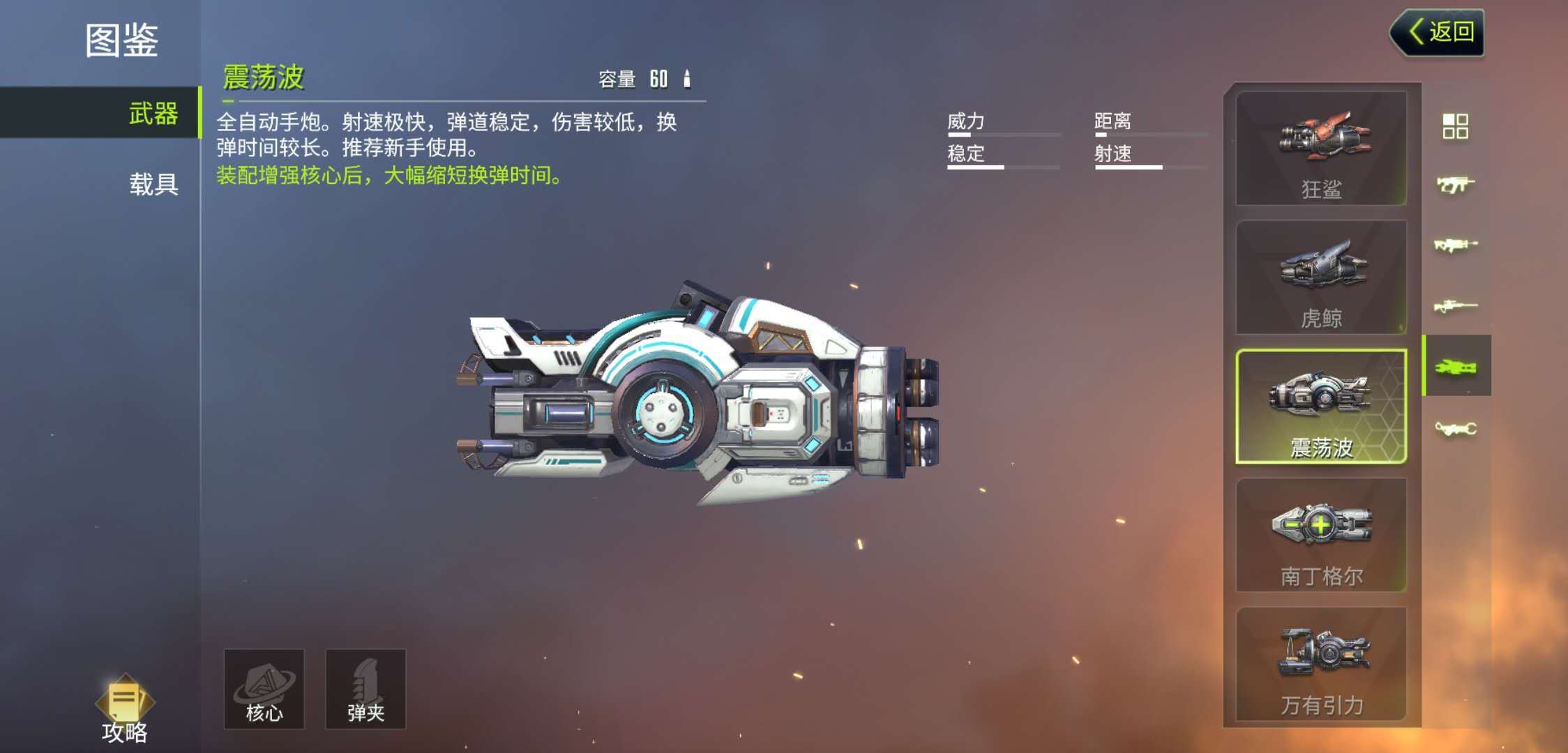1568x753 pixels.
Task: Filter by the claw-tipped weapon category icon
Action: point(1455,427)
